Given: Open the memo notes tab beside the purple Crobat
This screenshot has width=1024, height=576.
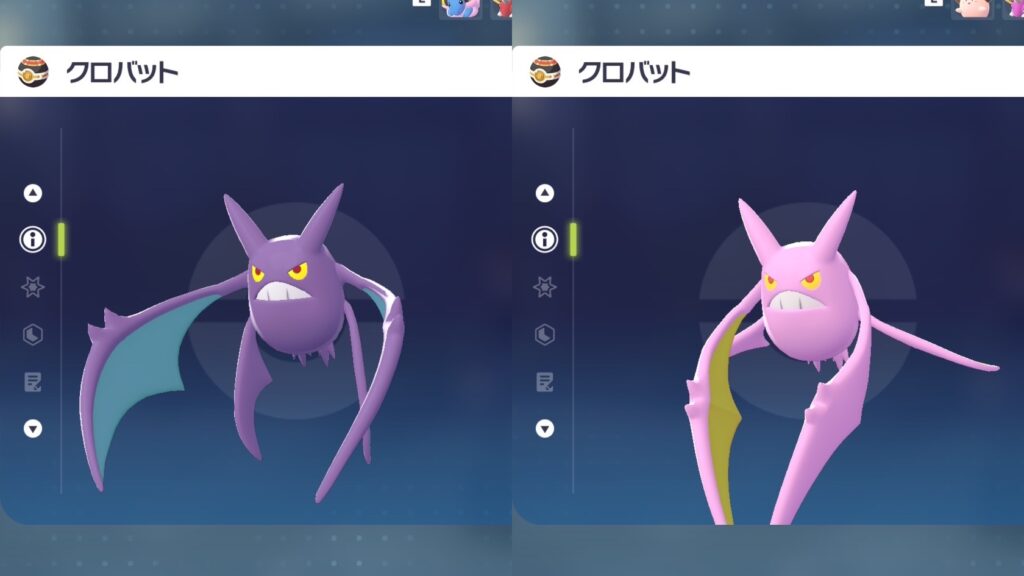Looking at the screenshot, I should [x=33, y=381].
